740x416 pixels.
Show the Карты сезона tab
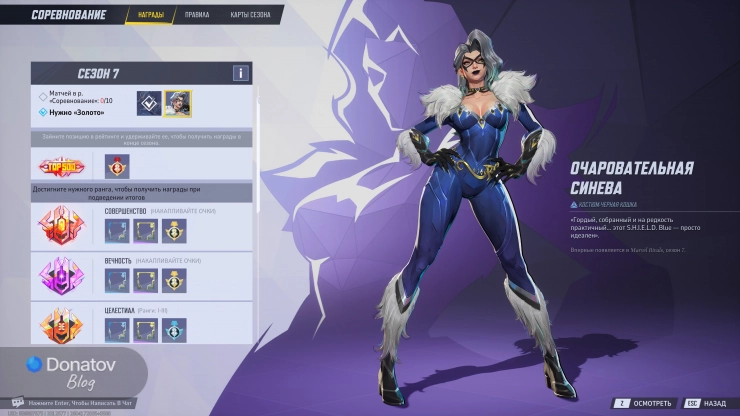[x=250, y=16]
